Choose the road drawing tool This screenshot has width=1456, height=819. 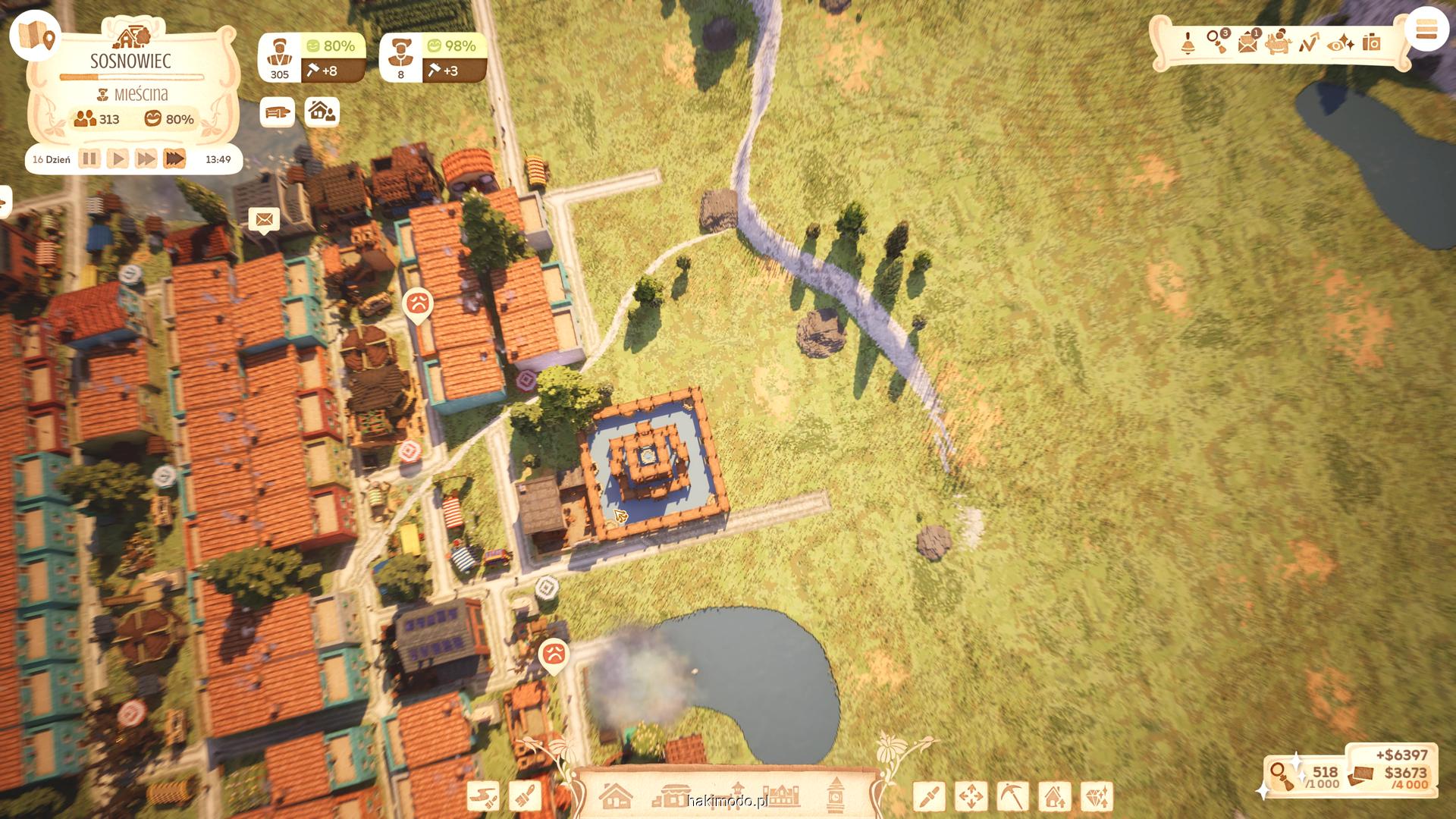483,796
